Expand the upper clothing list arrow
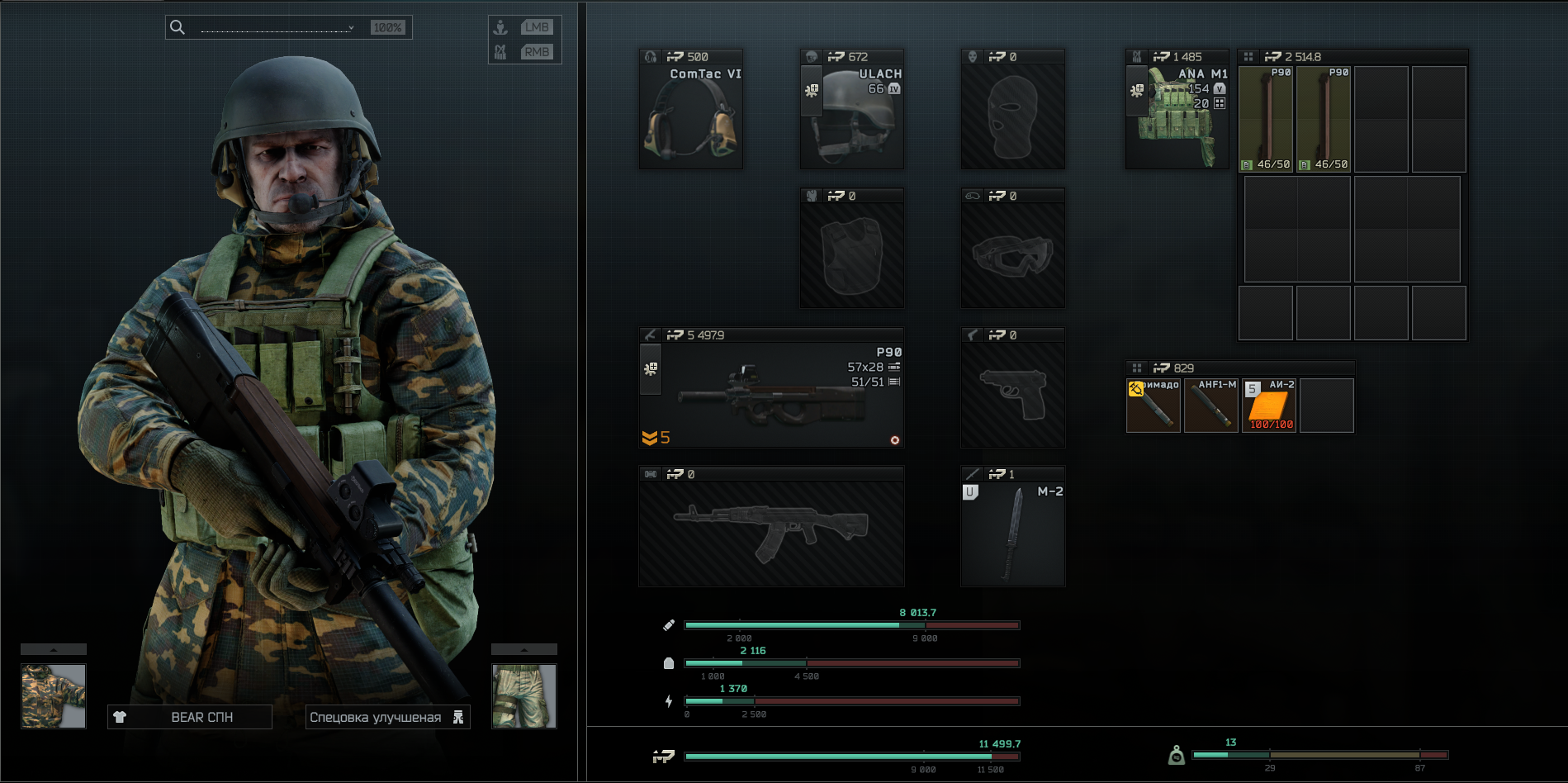The image size is (1568, 783). coord(54,649)
